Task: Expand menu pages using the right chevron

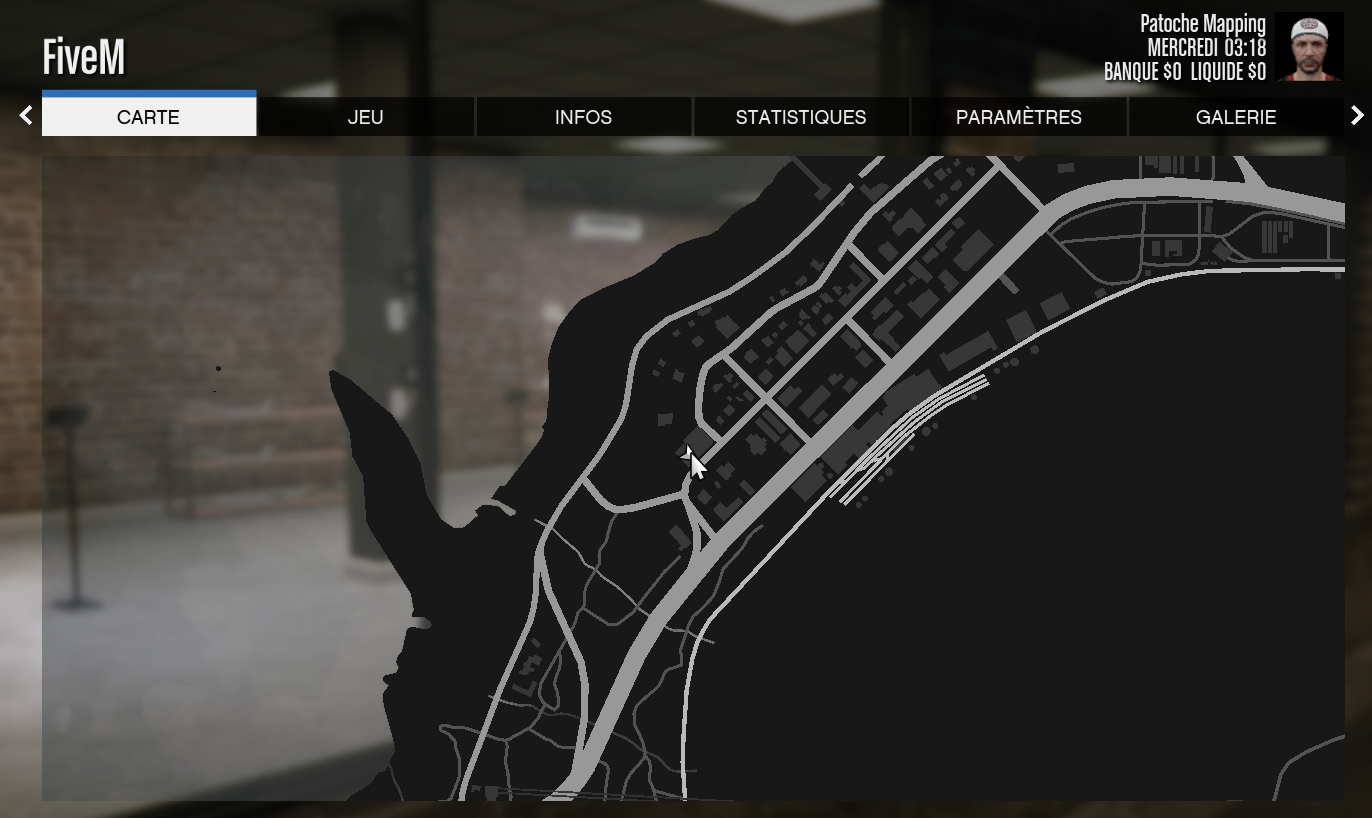Action: [1357, 115]
